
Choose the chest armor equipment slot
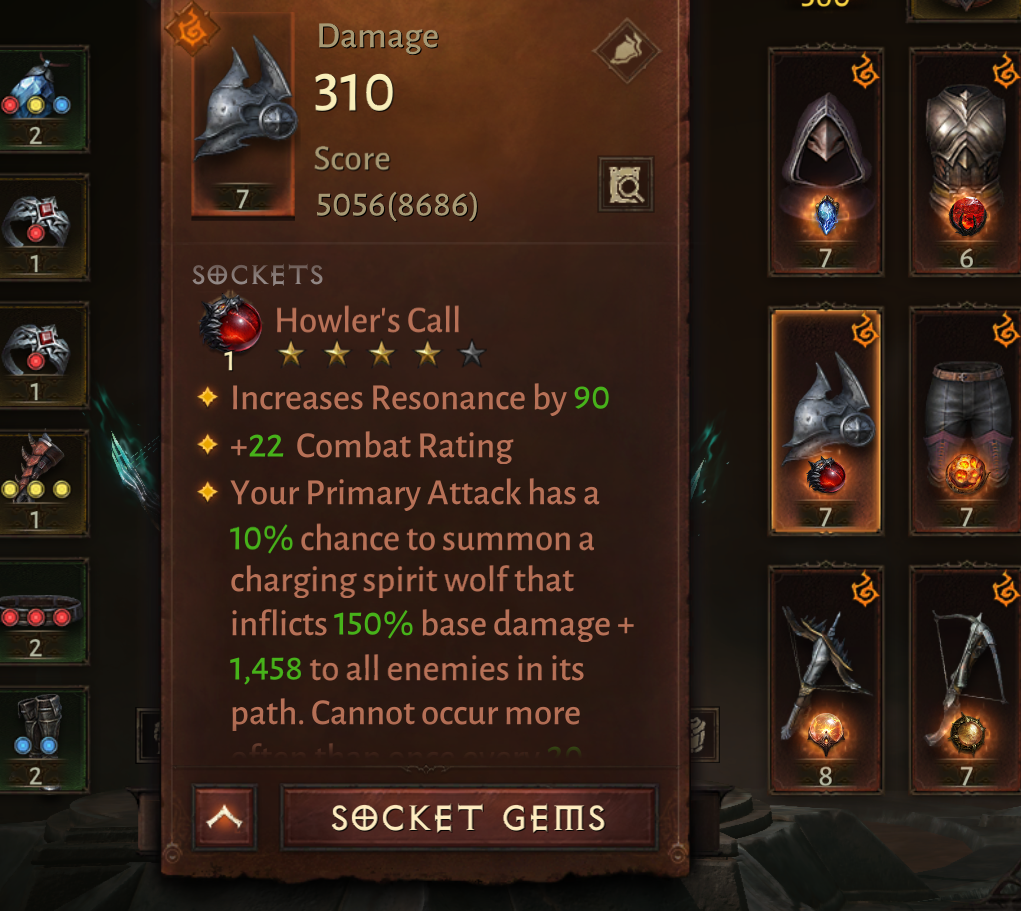coord(966,162)
